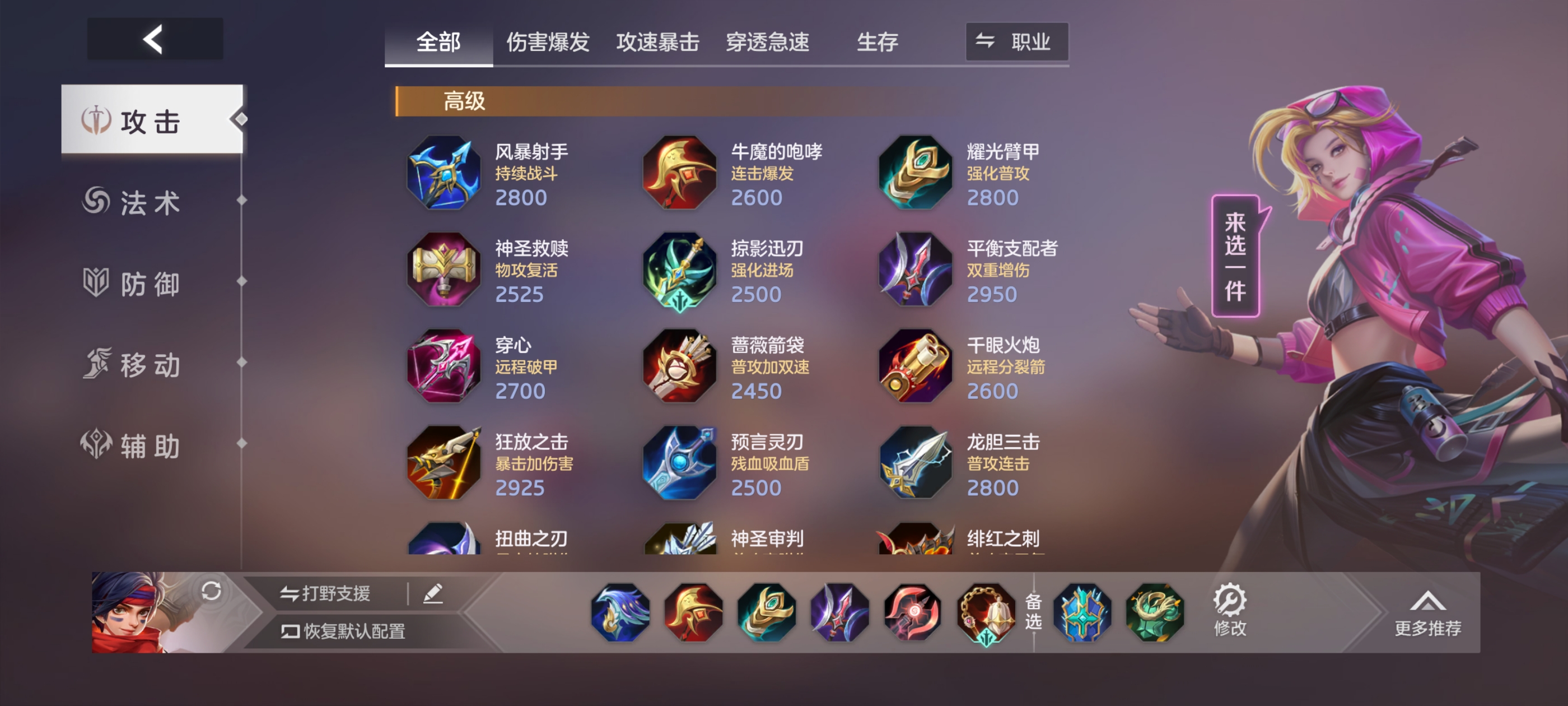Select the 辅助 category
This screenshot has height=706, width=1568.
(x=150, y=447)
